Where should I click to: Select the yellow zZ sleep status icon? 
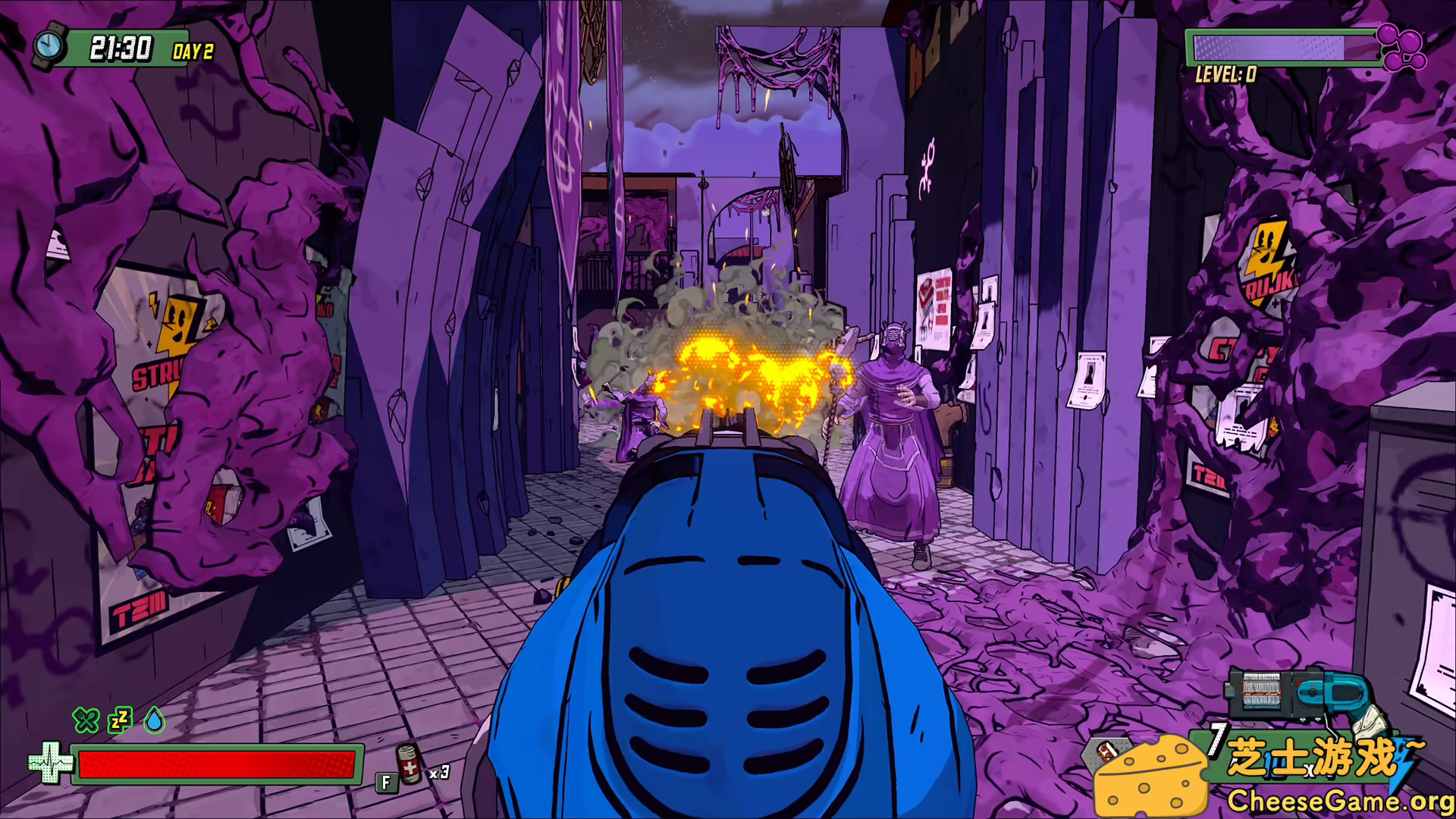pyautogui.click(x=121, y=722)
